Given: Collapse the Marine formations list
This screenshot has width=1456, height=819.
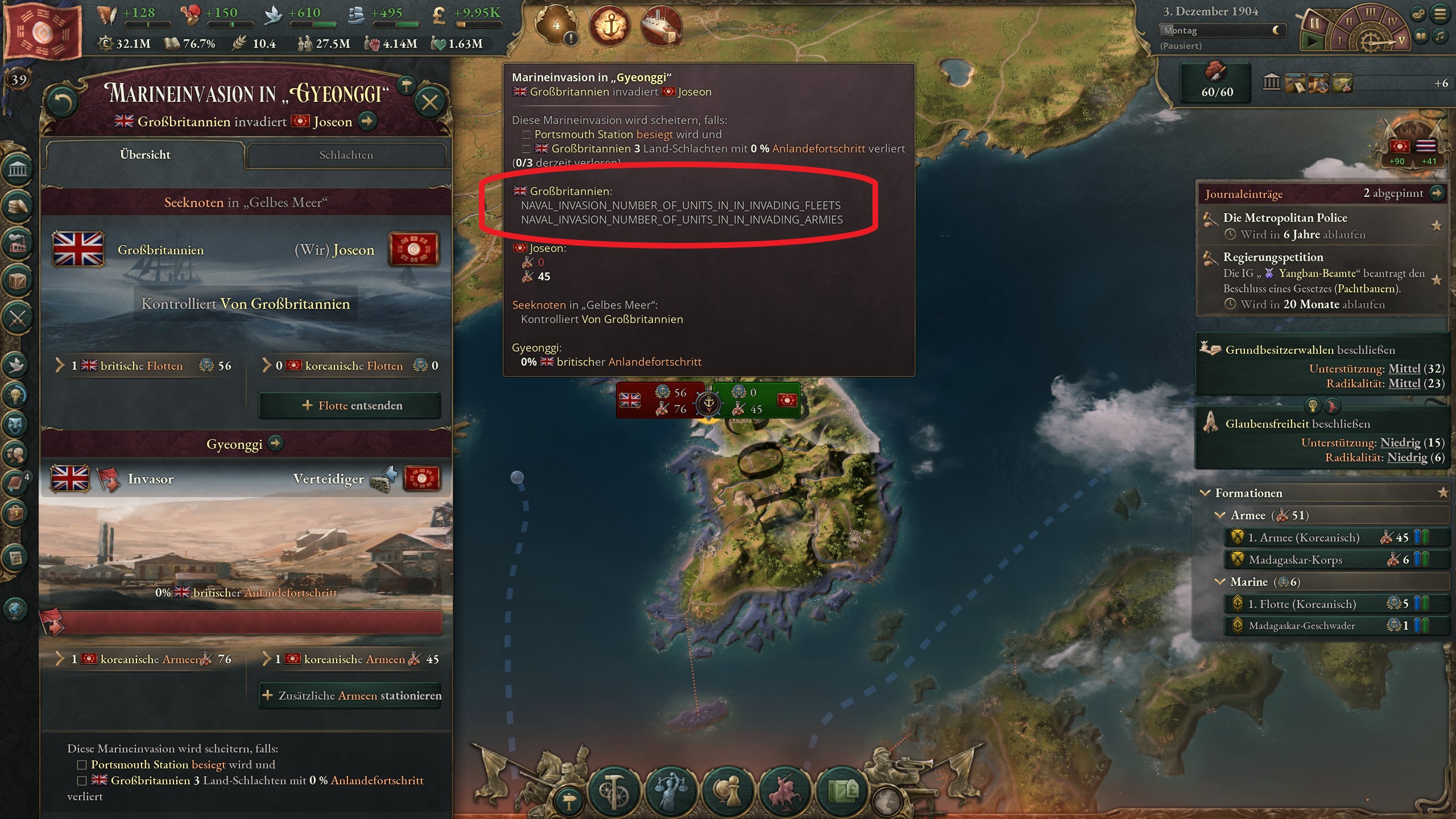Looking at the screenshot, I should [x=1220, y=582].
